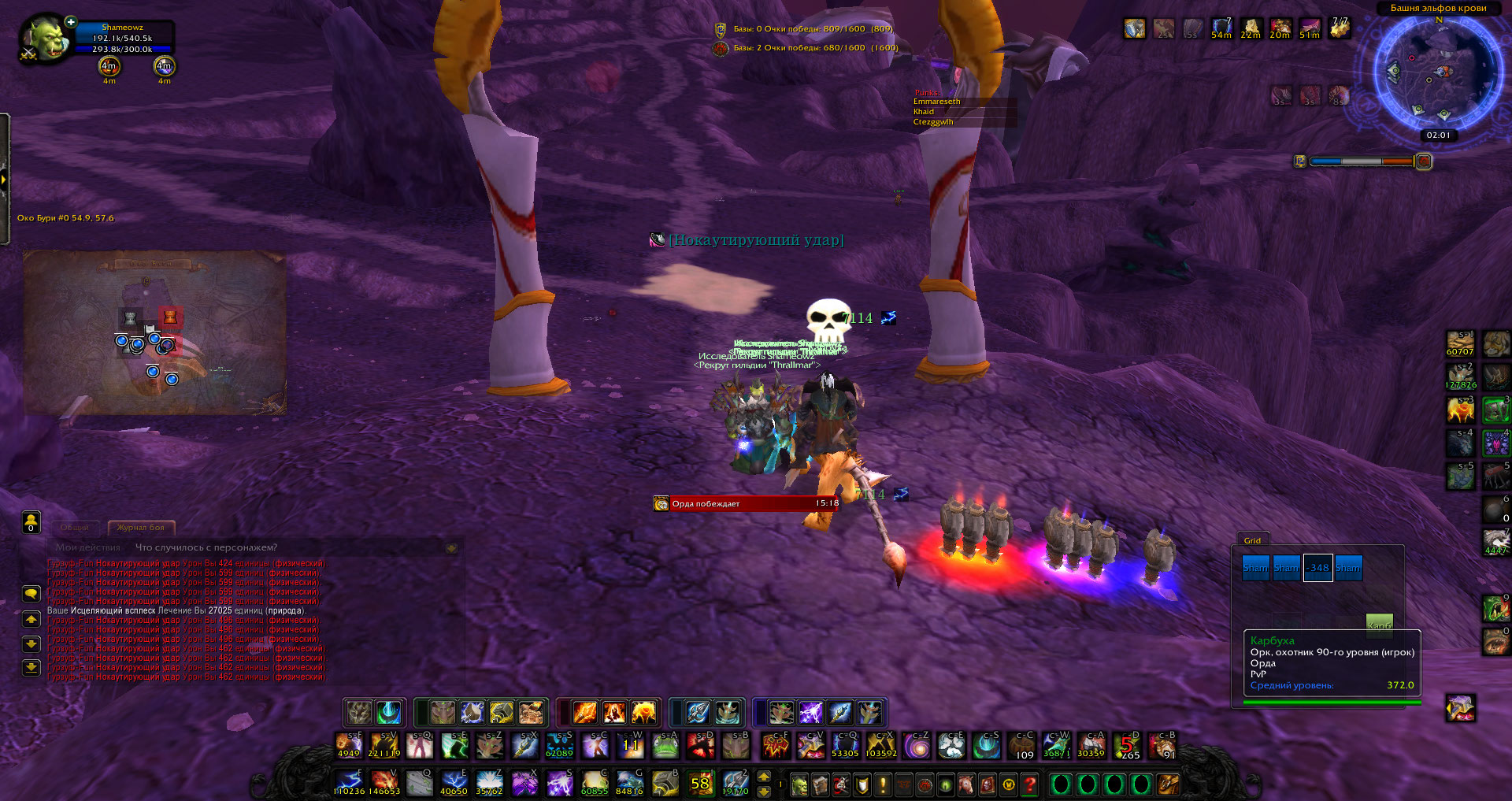Select the Grid raid frame showing -348
The height and width of the screenshot is (801, 1512).
(x=1317, y=568)
